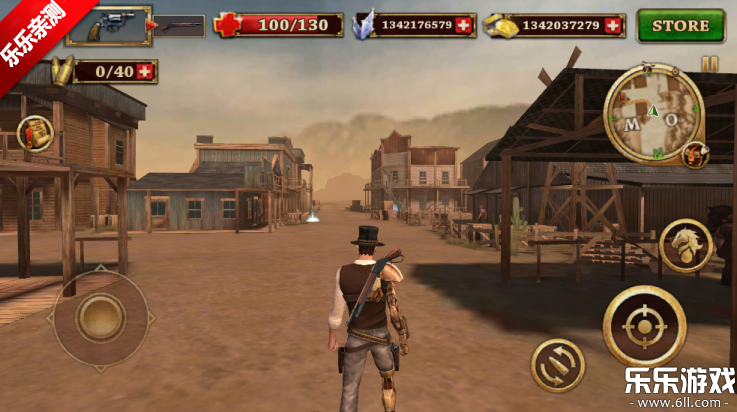The height and width of the screenshot is (412, 737).
Task: Tap the character portrait beside the minimap
Action: [x=695, y=154]
